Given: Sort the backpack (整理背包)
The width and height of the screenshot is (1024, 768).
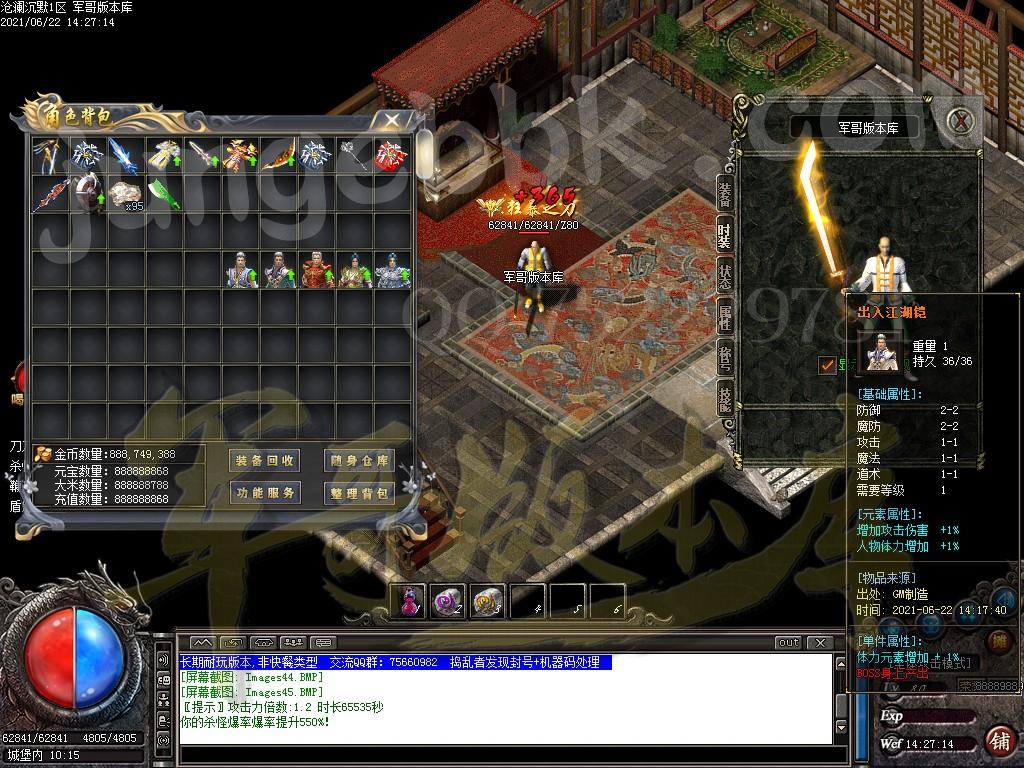Looking at the screenshot, I should coord(358,493).
